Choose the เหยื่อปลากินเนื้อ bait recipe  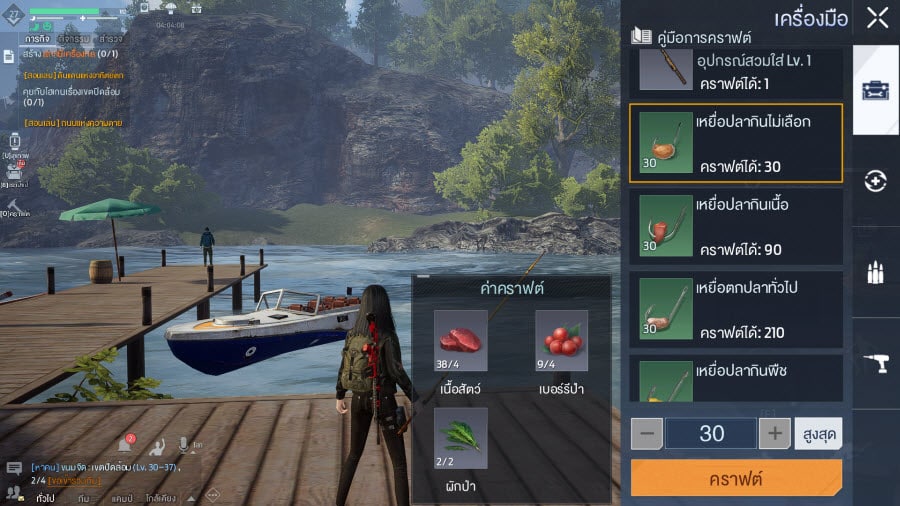coord(736,228)
